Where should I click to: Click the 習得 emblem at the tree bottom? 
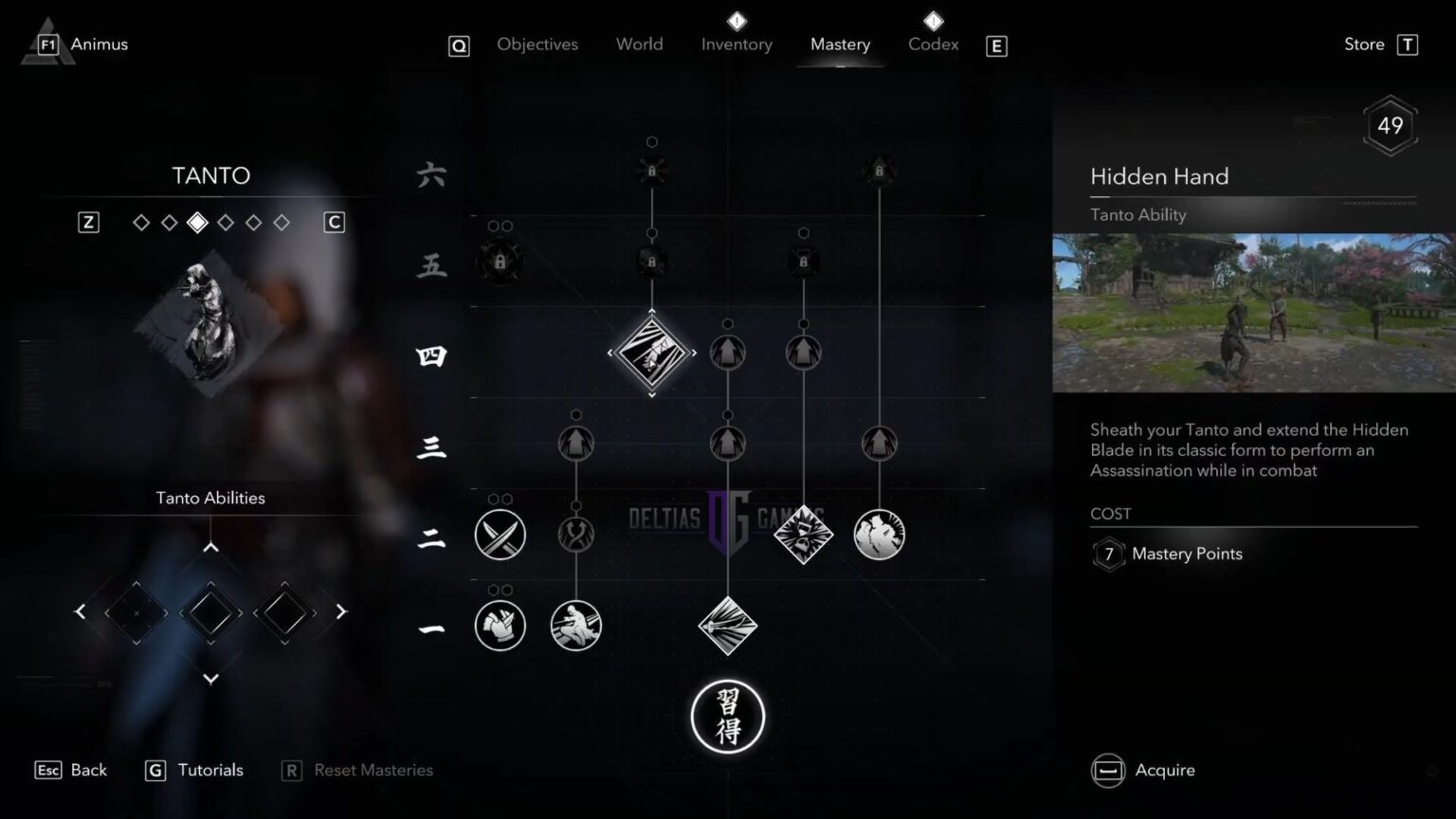coord(728,718)
